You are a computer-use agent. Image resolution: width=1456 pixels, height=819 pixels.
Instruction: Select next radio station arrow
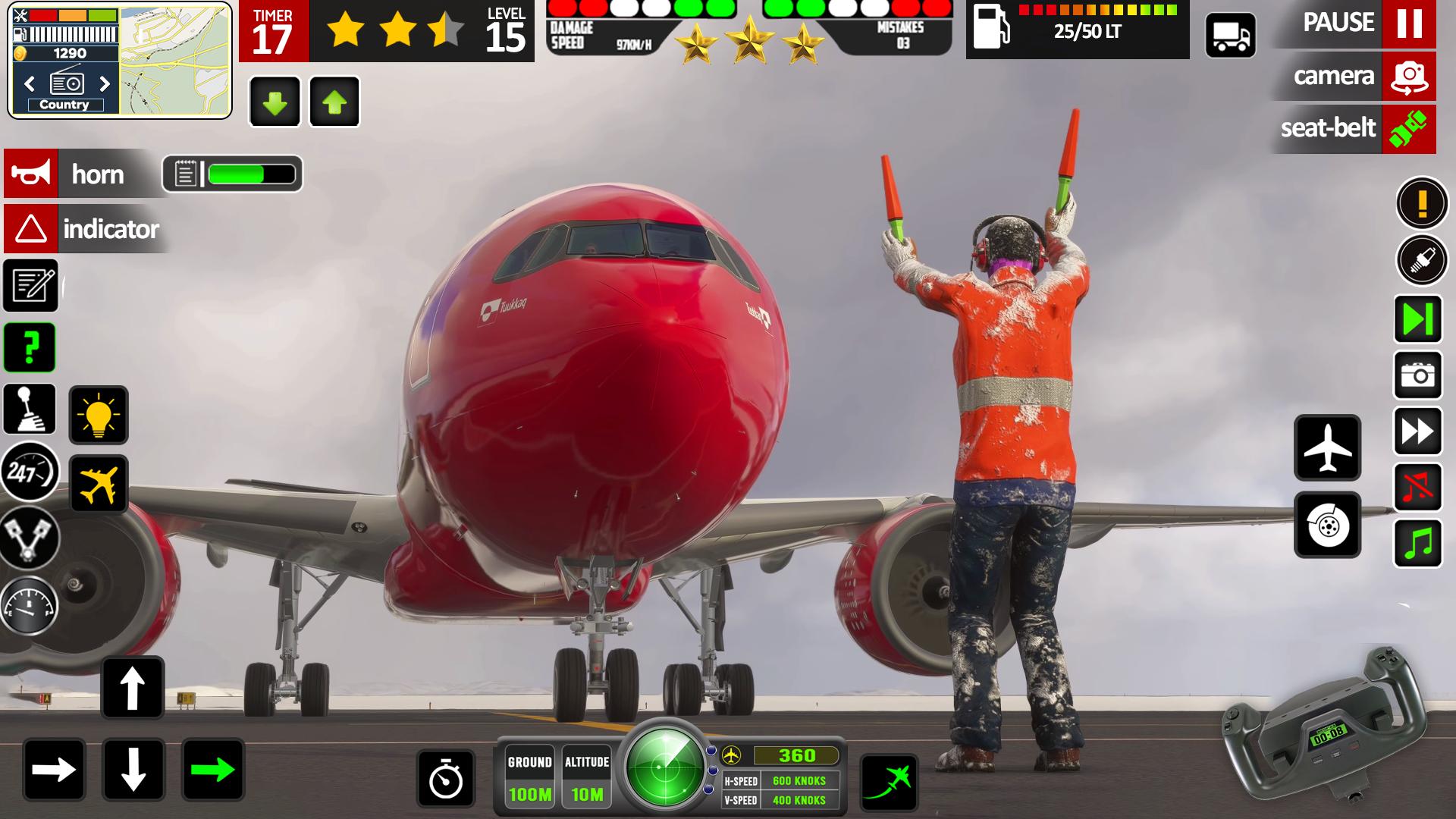point(105,83)
